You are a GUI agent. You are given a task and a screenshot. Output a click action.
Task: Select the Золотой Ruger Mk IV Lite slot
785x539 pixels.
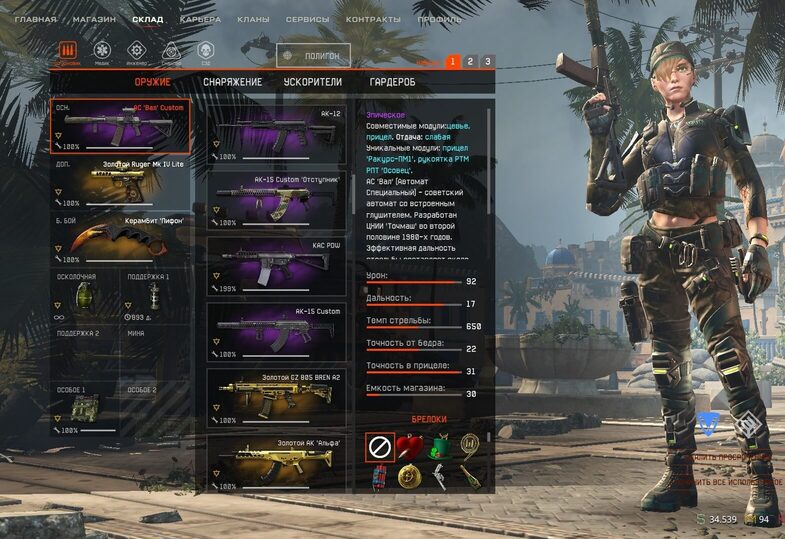coord(120,182)
